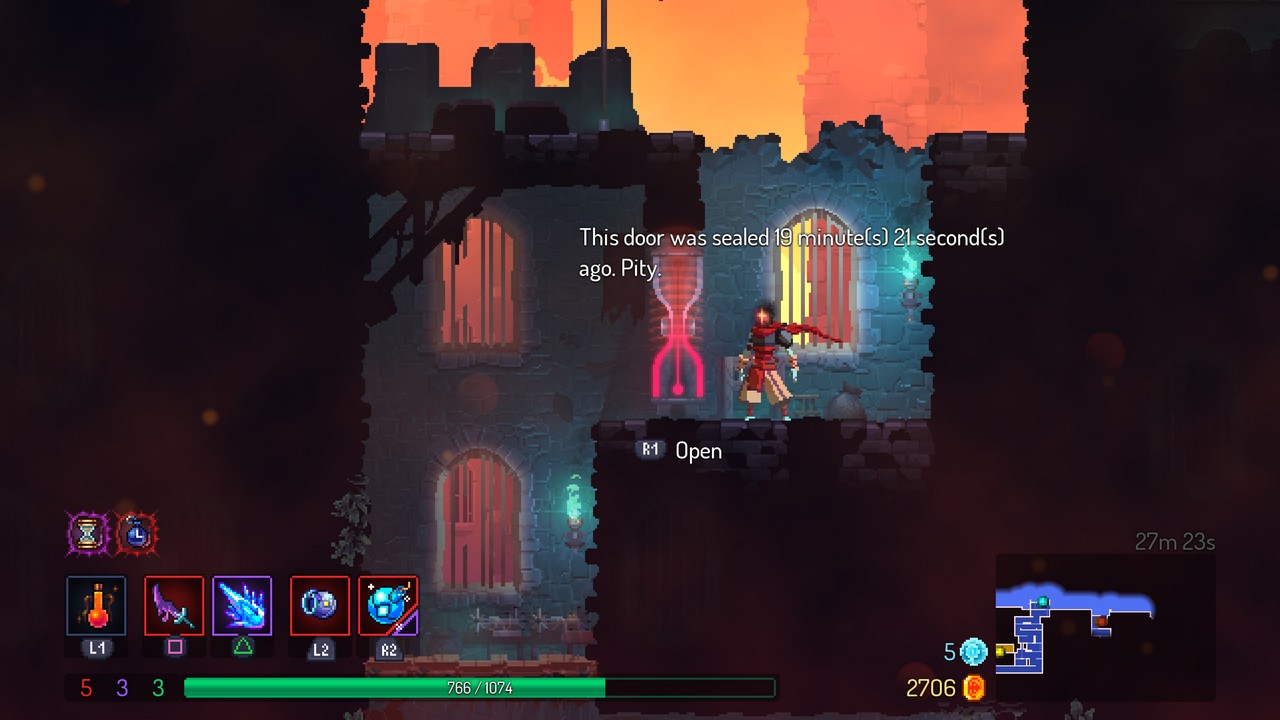Activate the blue ice bomb skill slot

click(x=388, y=605)
